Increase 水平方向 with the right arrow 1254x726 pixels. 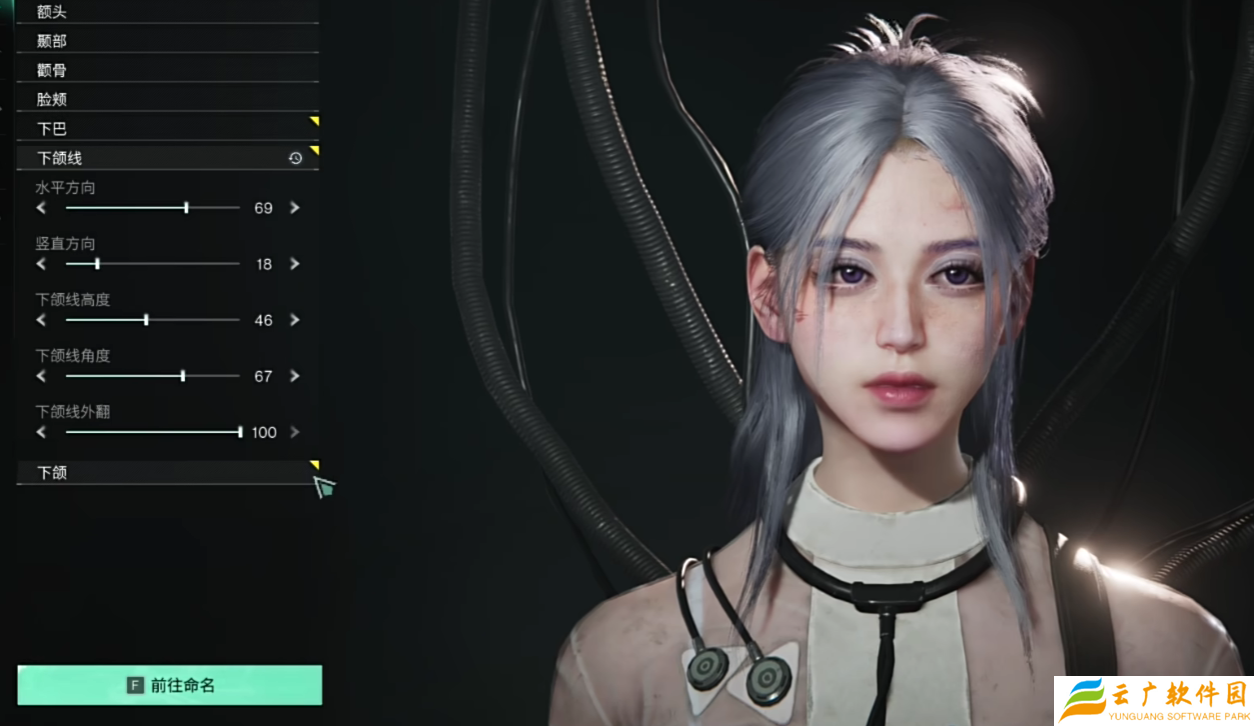tap(295, 208)
